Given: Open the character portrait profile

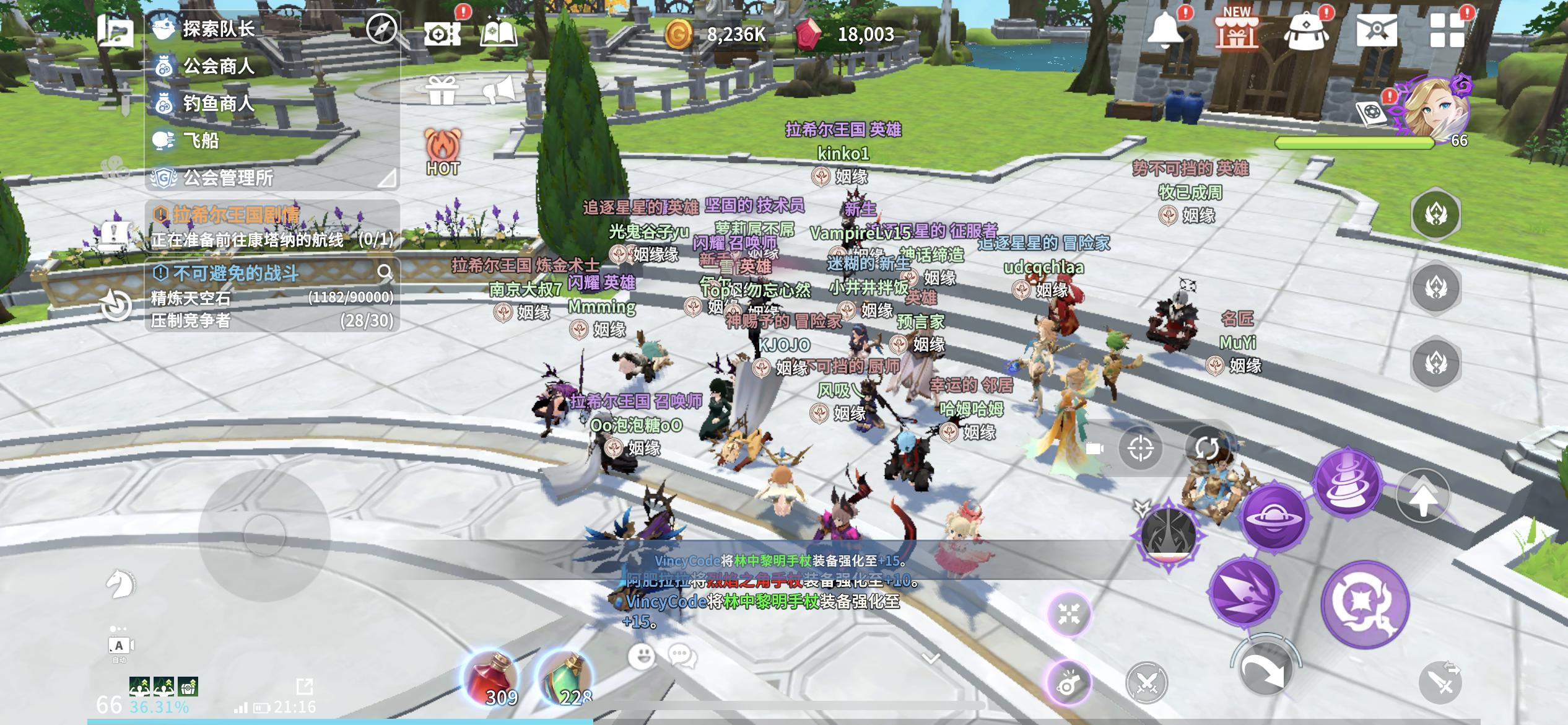Looking at the screenshot, I should [1435, 110].
